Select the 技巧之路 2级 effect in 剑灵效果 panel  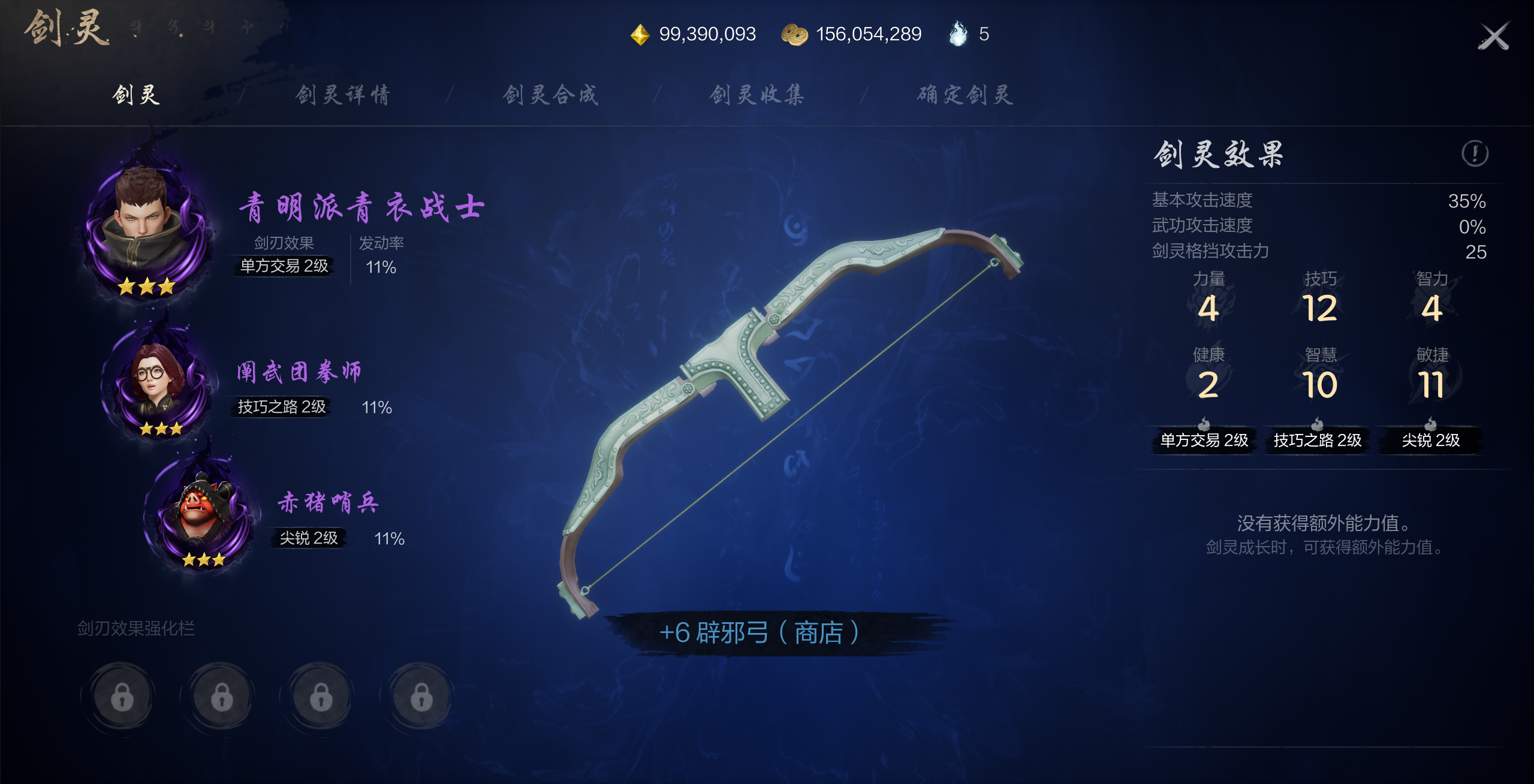(1317, 441)
